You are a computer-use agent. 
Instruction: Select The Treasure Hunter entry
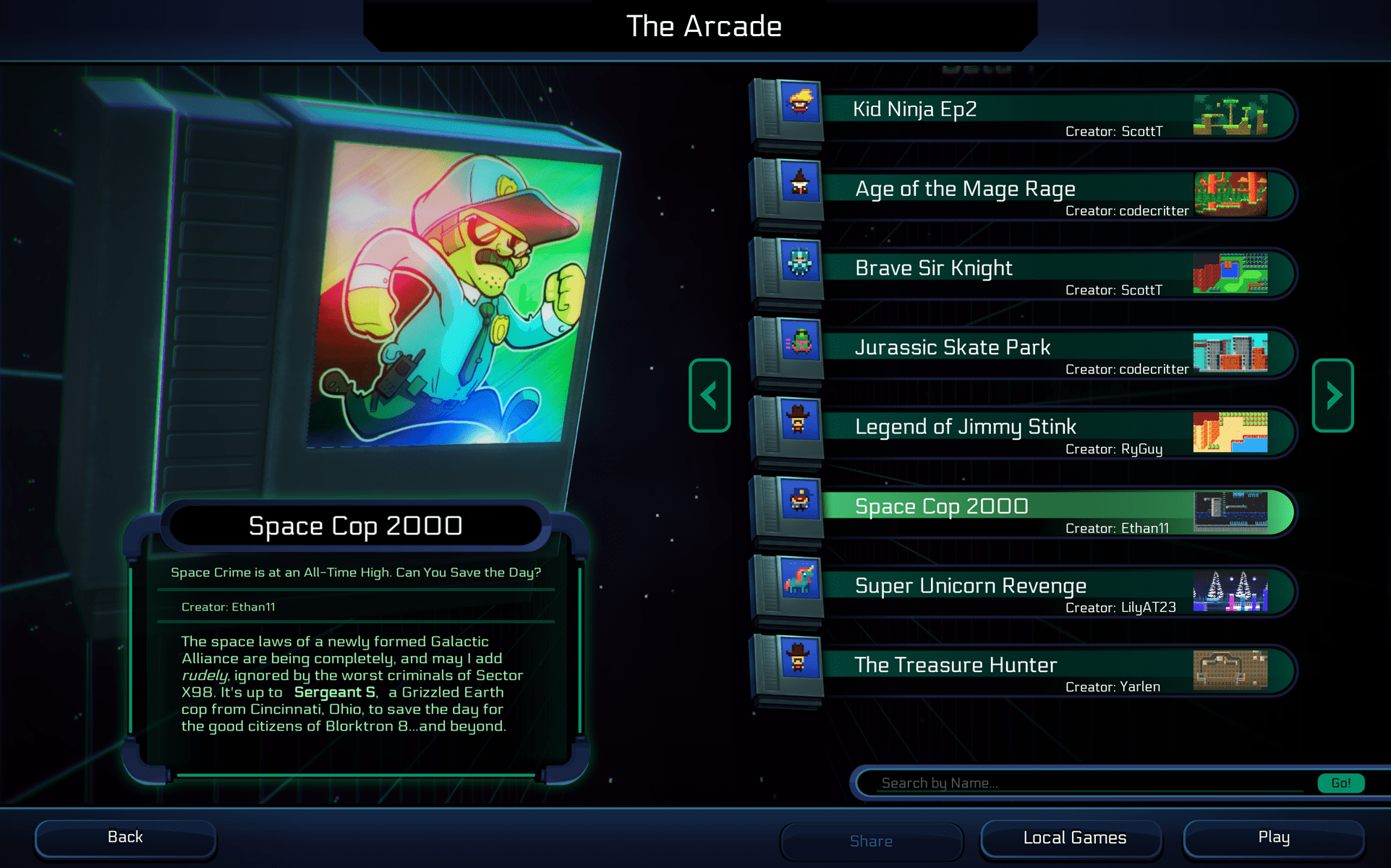pos(1013,671)
